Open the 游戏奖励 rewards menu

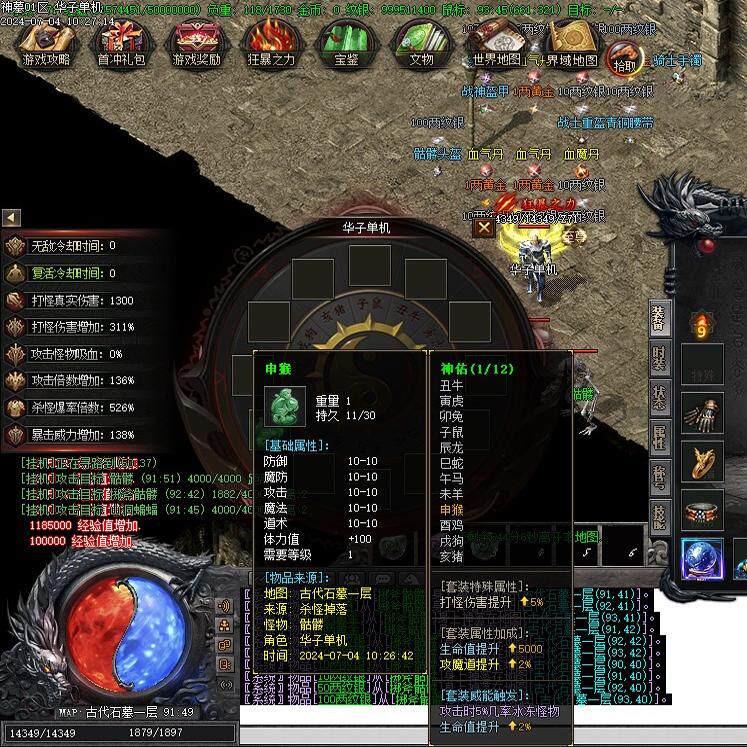click(197, 43)
